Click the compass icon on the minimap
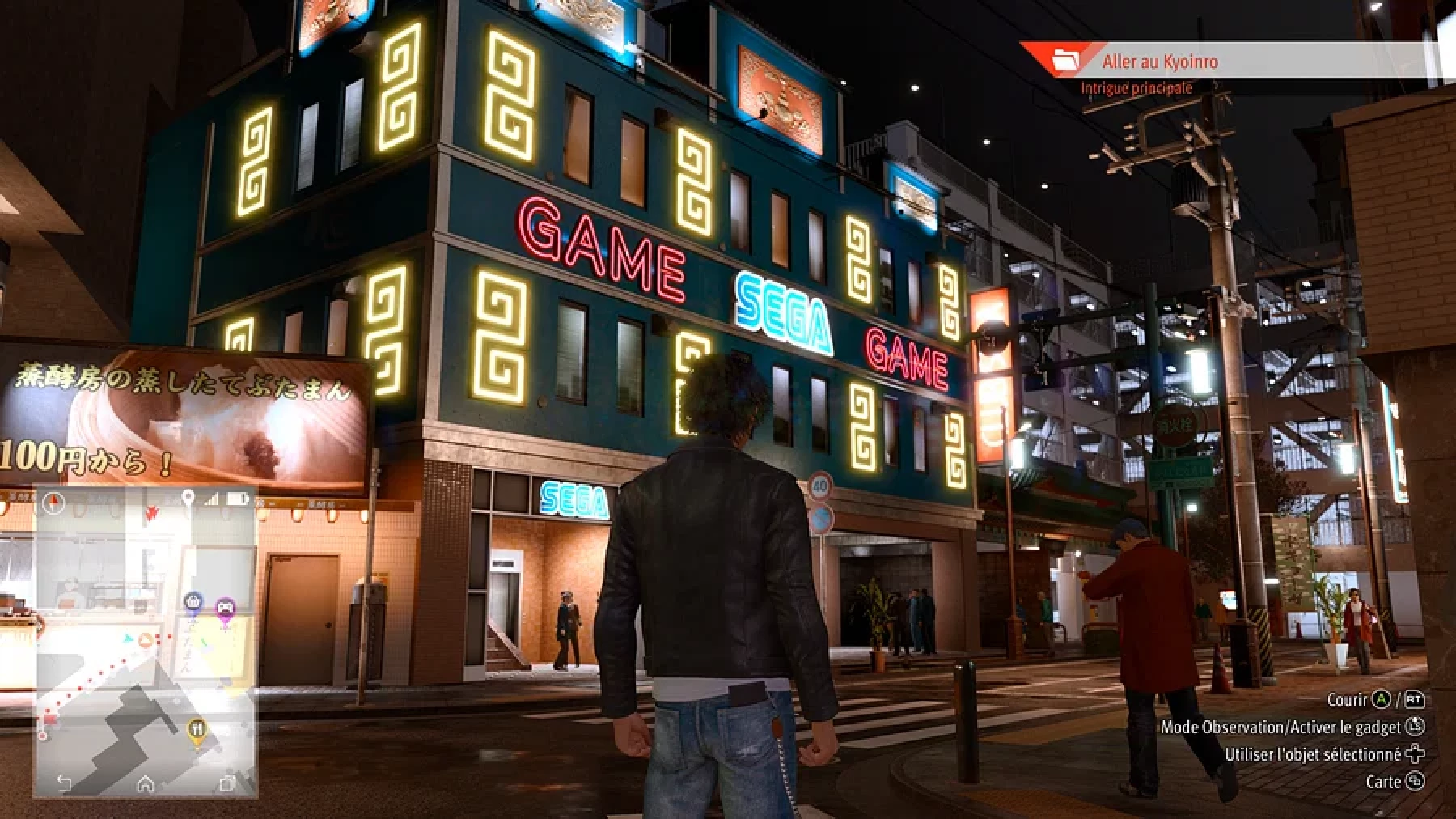This screenshot has width=1456, height=819. (54, 503)
